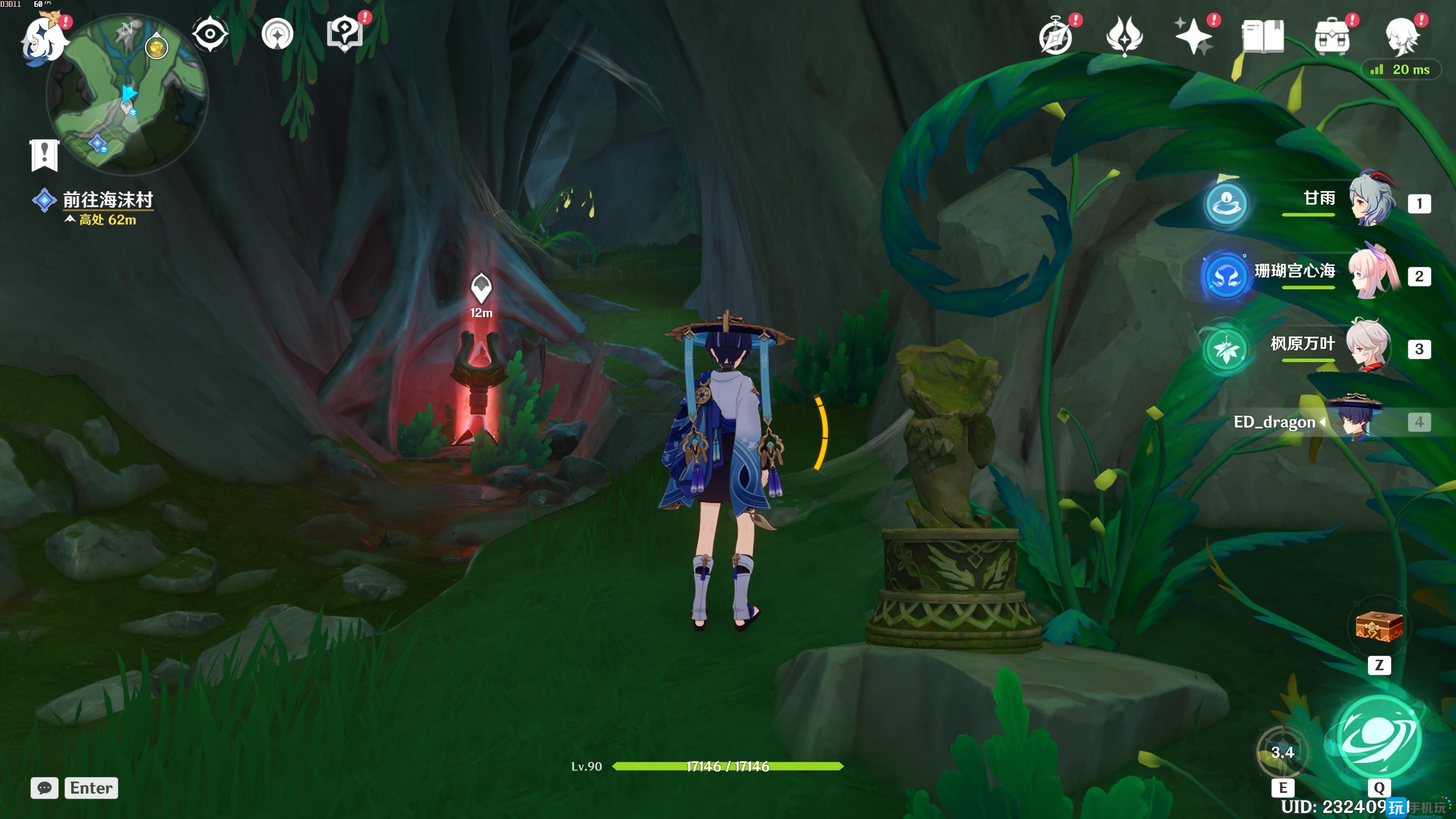1456x819 pixels.
Task: Open the chat box
Action: click(x=45, y=788)
